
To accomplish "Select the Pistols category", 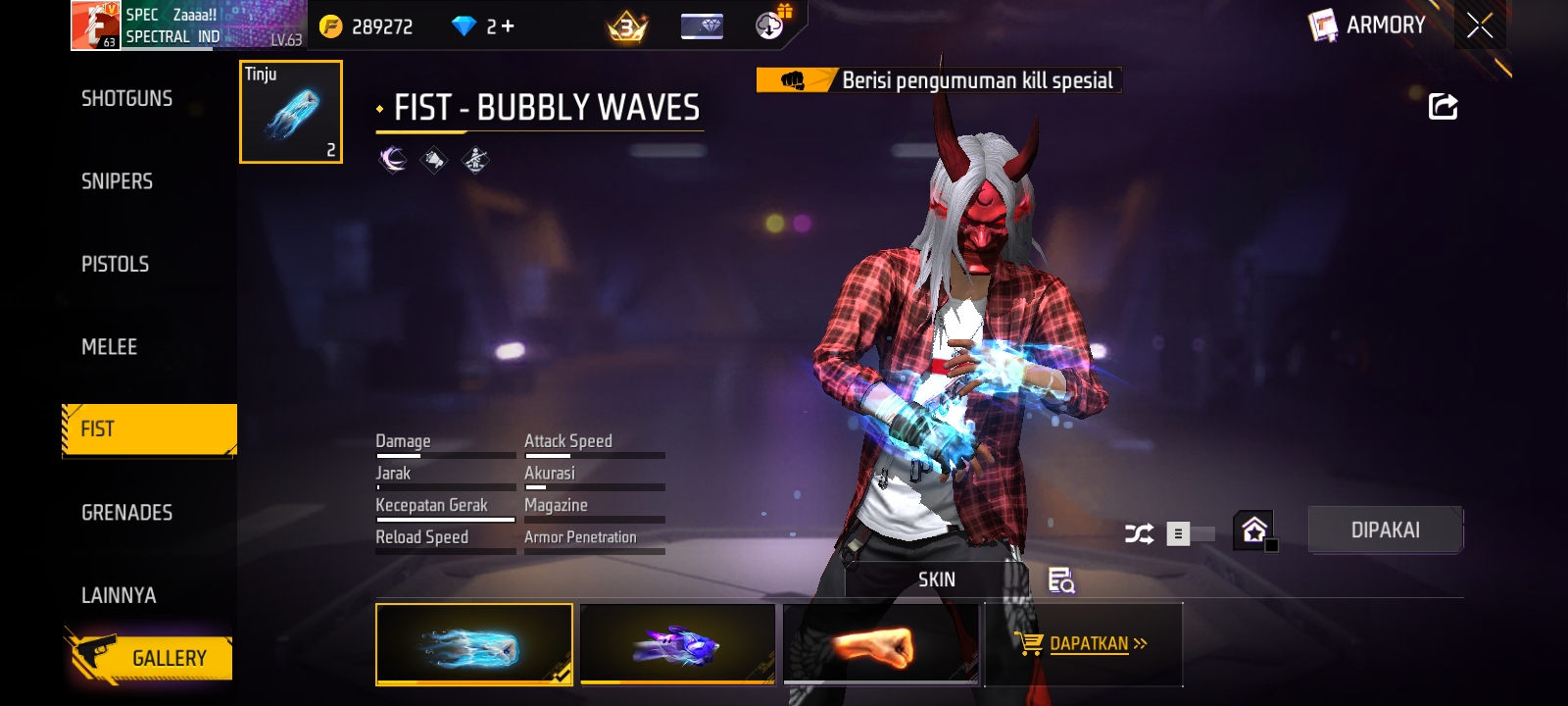I will pyautogui.click(x=116, y=264).
